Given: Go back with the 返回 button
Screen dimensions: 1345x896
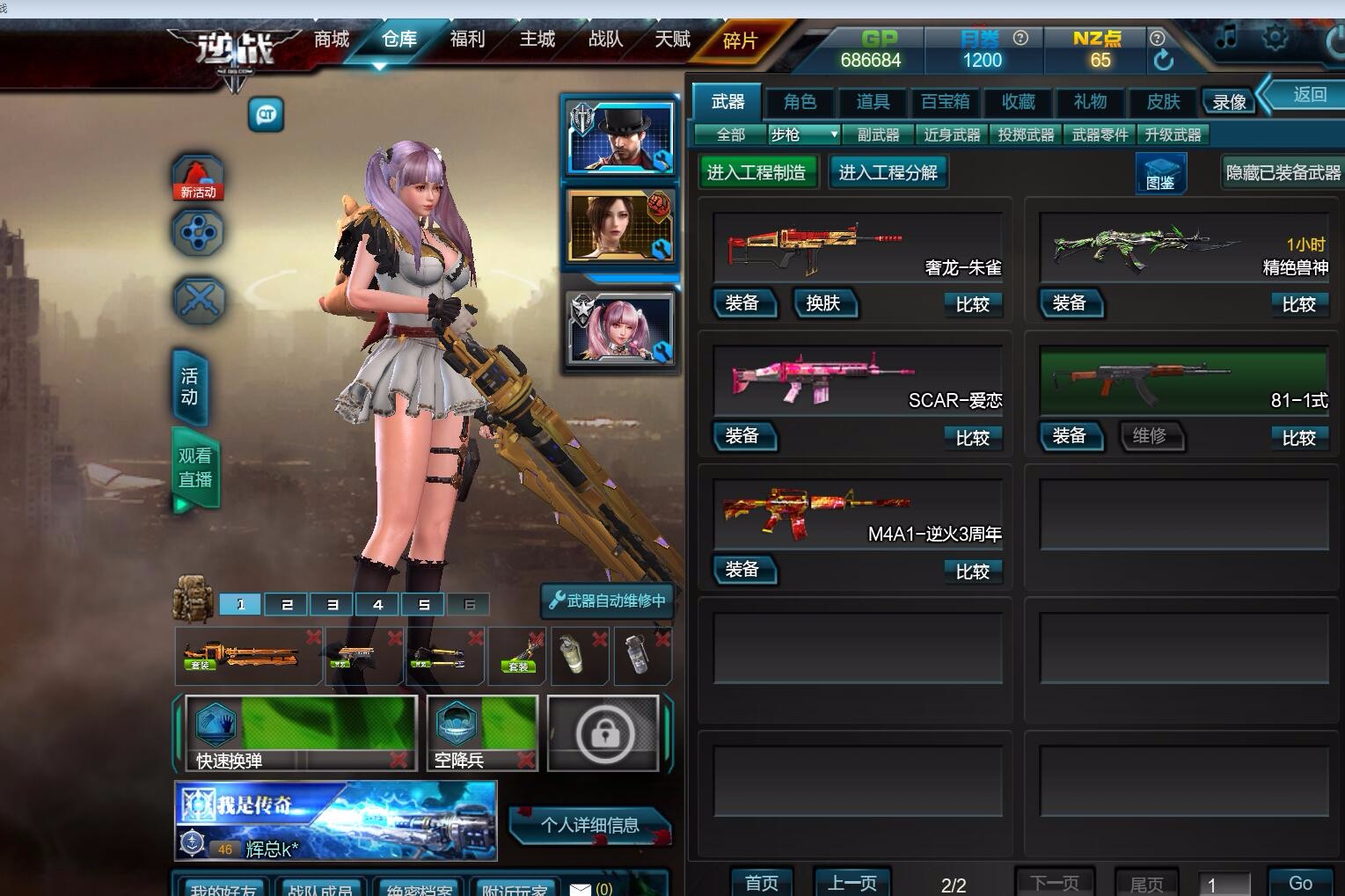Looking at the screenshot, I should pos(1309,95).
